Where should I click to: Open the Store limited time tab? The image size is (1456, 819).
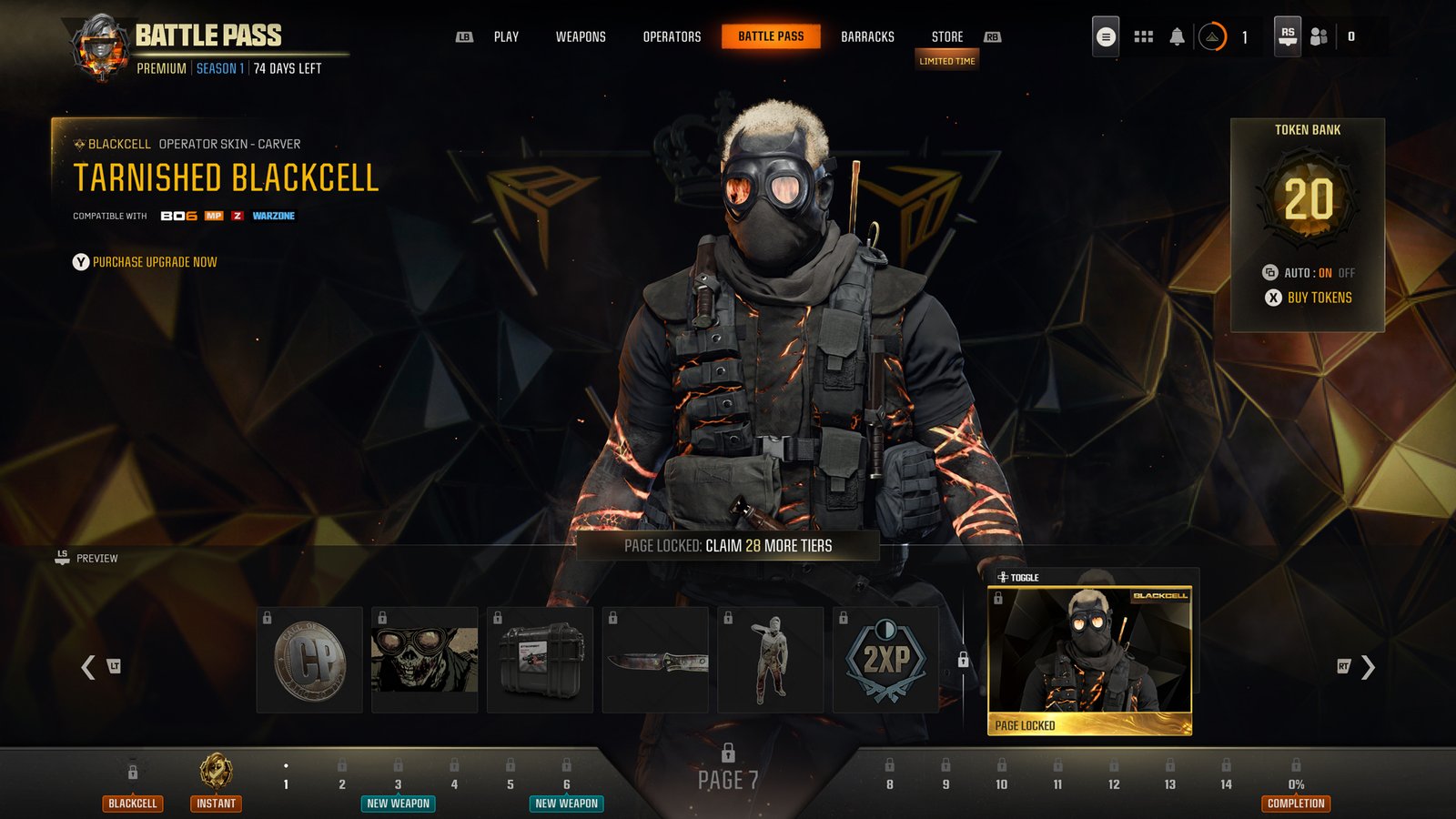pos(946,37)
